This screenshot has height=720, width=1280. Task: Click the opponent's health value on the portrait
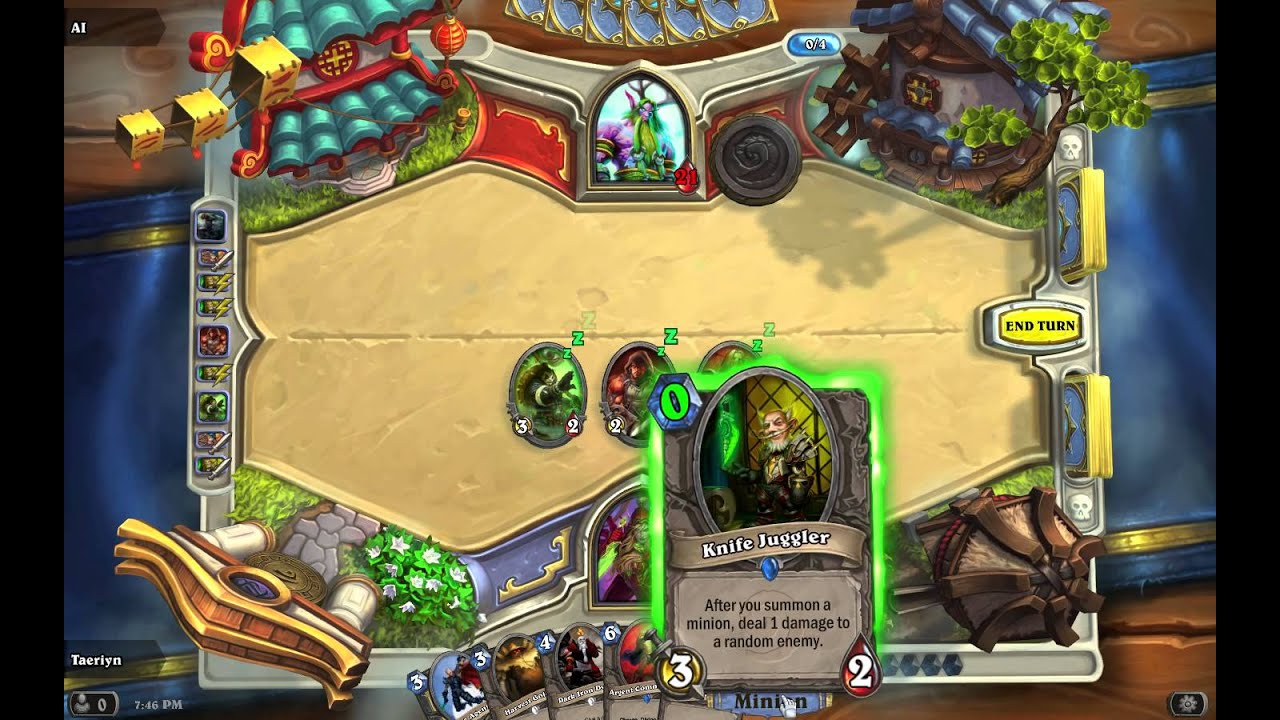[x=684, y=172]
